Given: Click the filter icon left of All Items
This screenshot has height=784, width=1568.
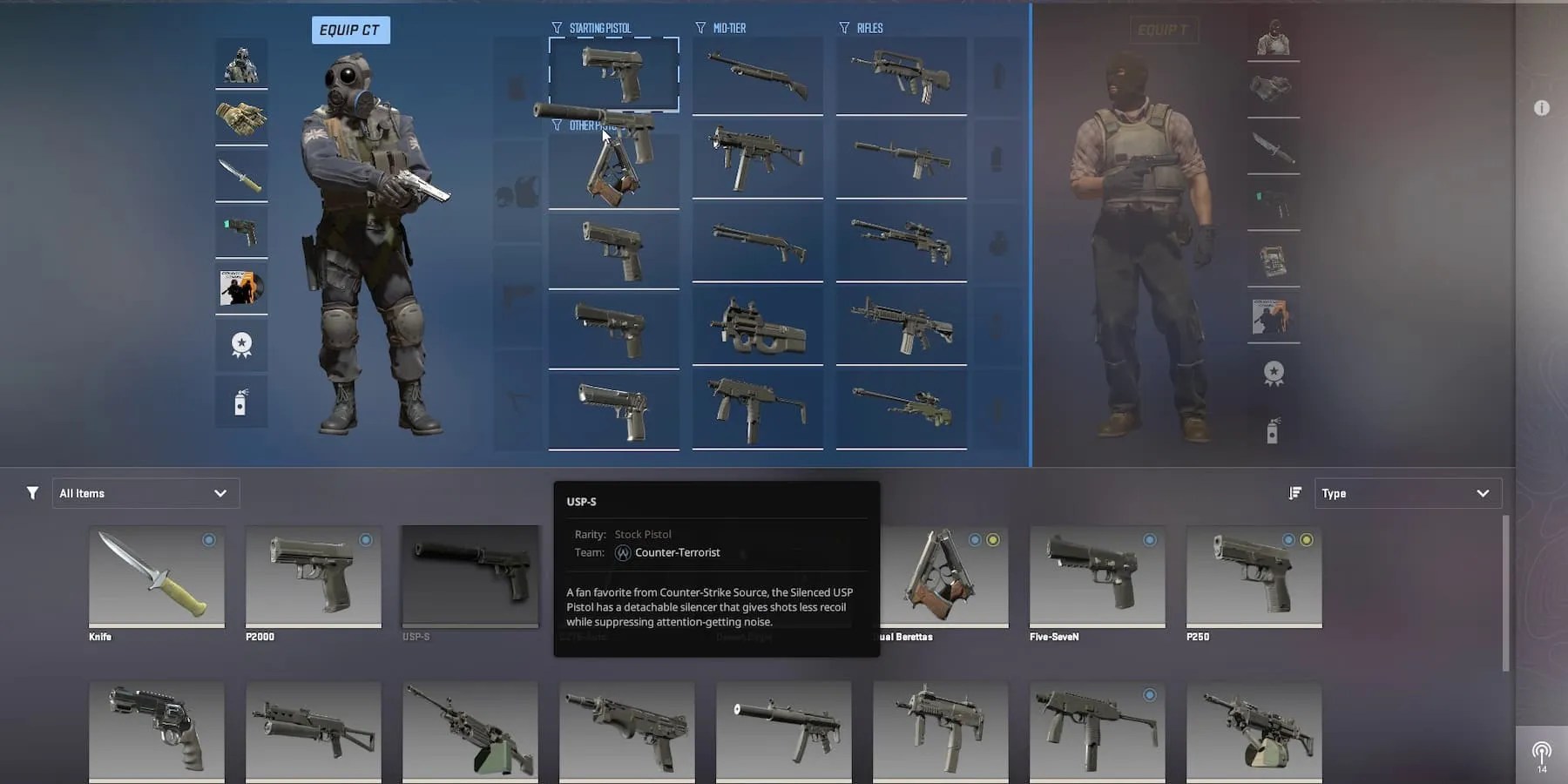Looking at the screenshot, I should [x=32, y=492].
